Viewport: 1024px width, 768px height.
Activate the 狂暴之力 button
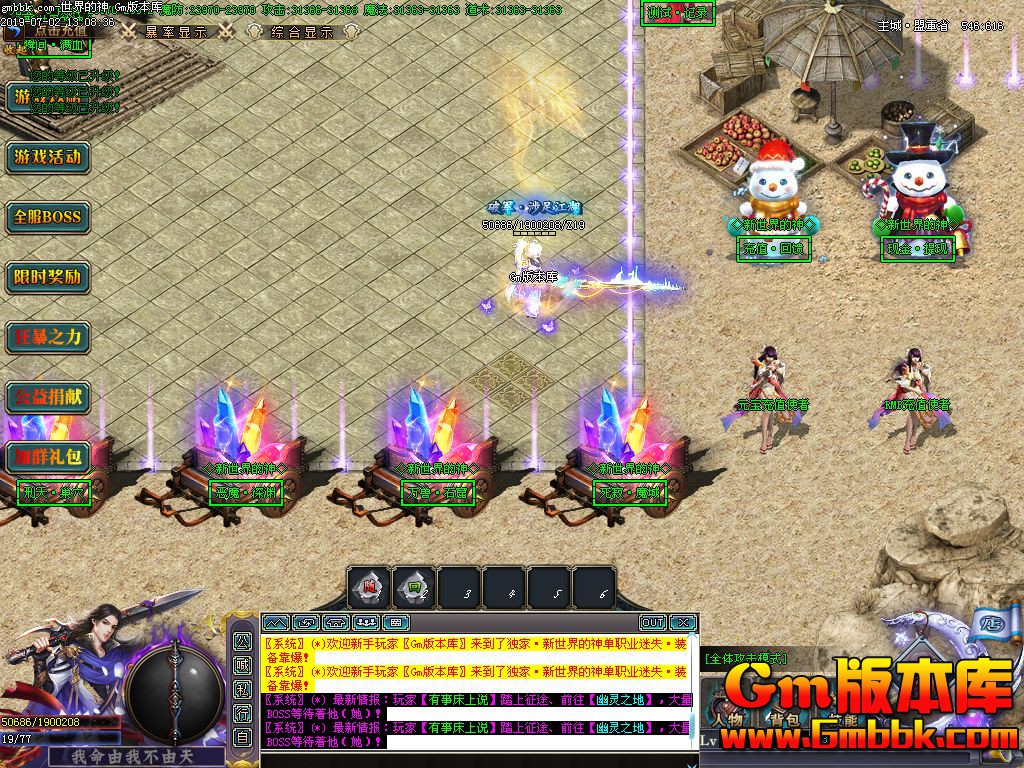tap(47, 337)
